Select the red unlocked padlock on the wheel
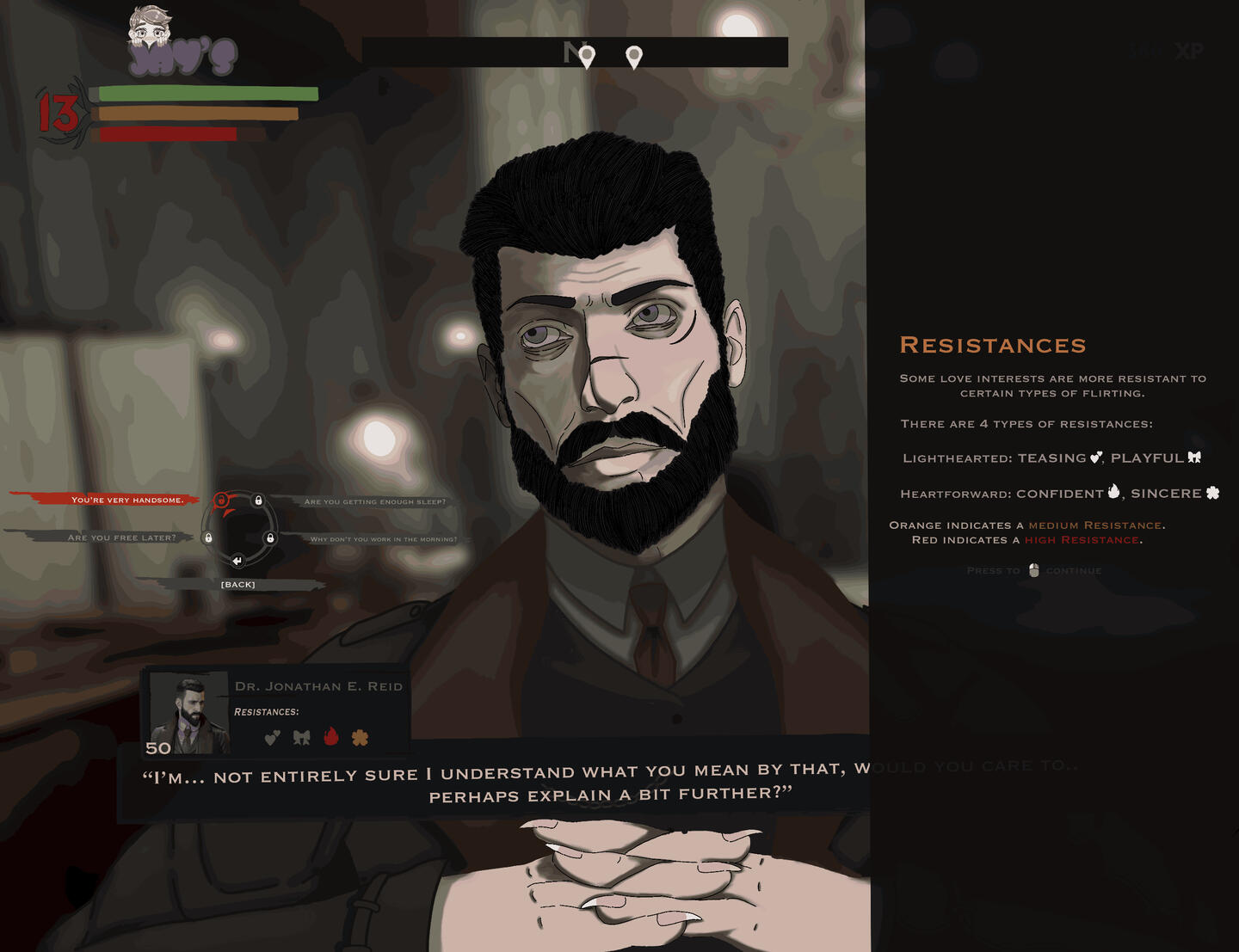 pos(221,501)
